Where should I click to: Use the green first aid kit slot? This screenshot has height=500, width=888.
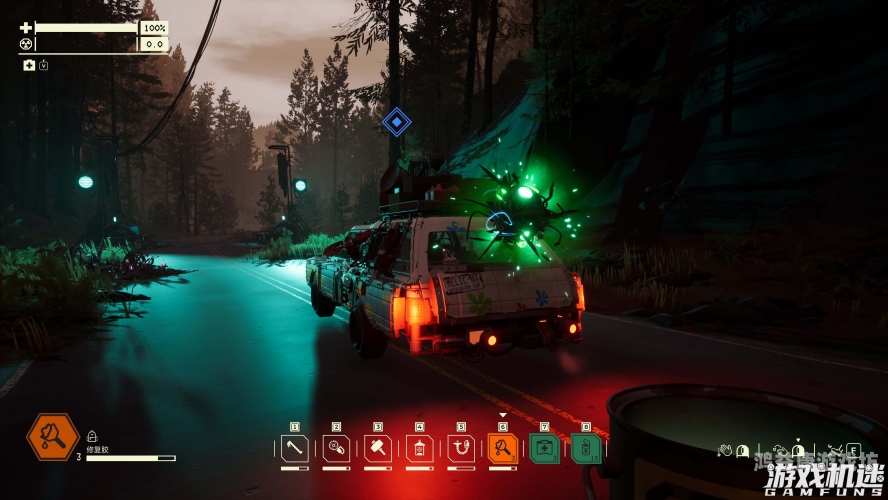pyautogui.click(x=544, y=448)
